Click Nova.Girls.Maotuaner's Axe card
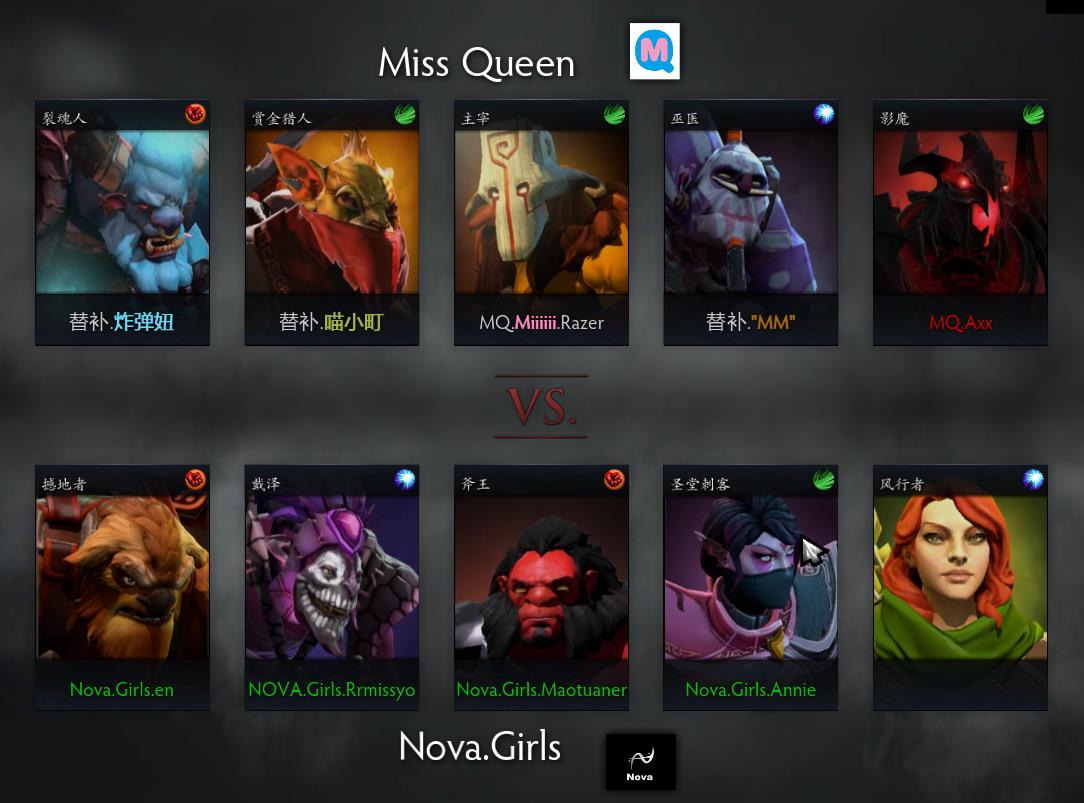This screenshot has width=1084, height=803. (x=541, y=587)
